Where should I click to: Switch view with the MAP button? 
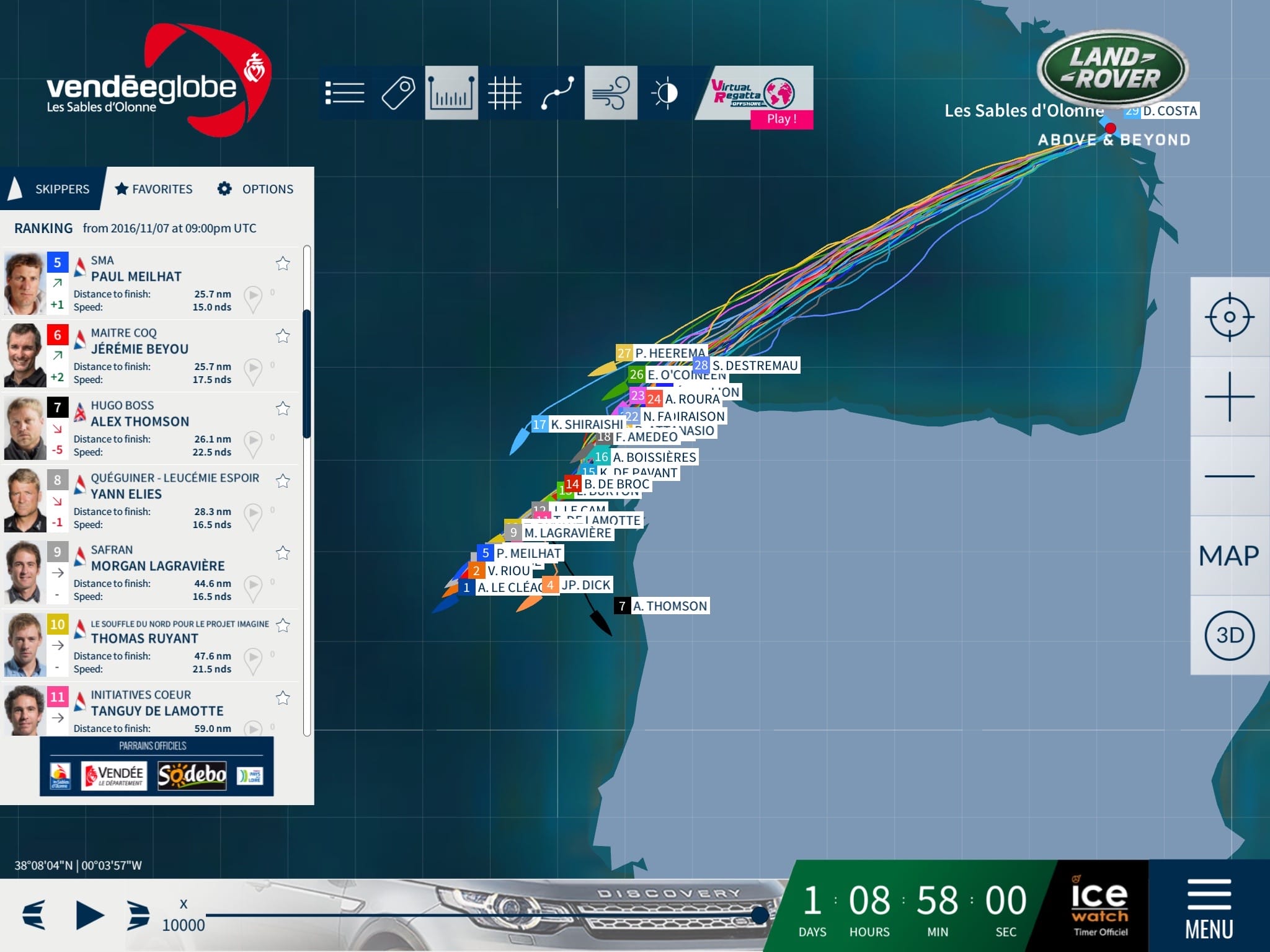[1229, 555]
